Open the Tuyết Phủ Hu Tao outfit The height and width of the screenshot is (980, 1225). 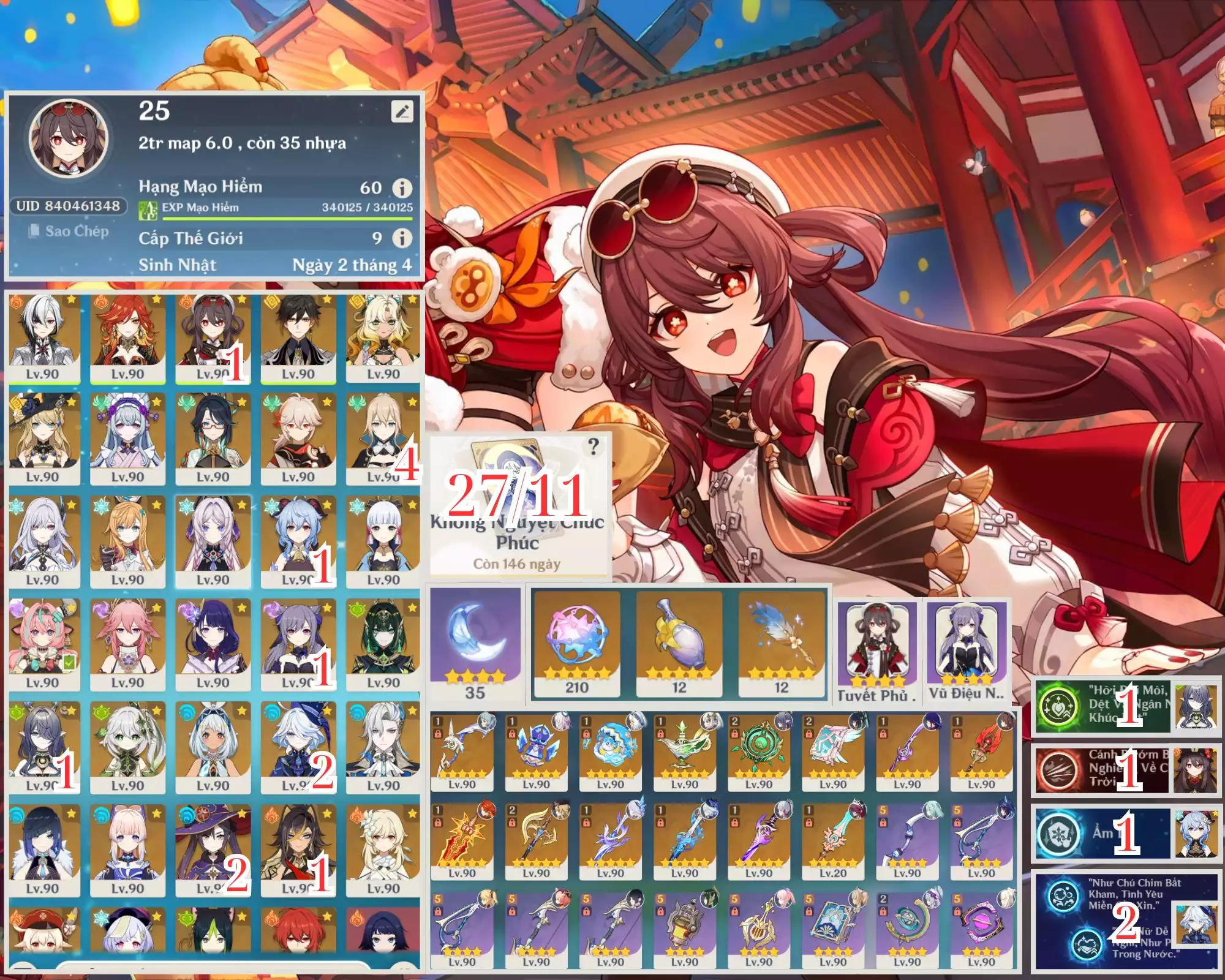[877, 649]
